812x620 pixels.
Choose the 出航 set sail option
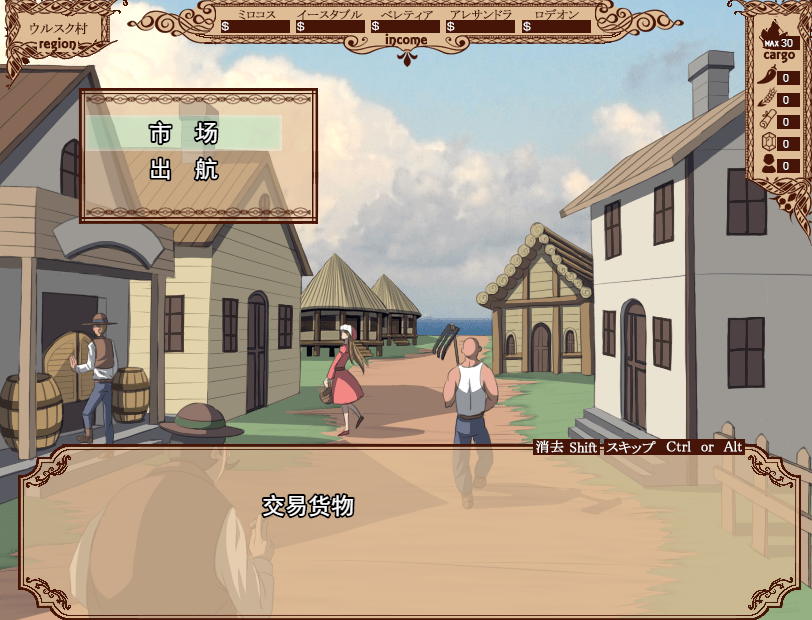pyautogui.click(x=184, y=170)
